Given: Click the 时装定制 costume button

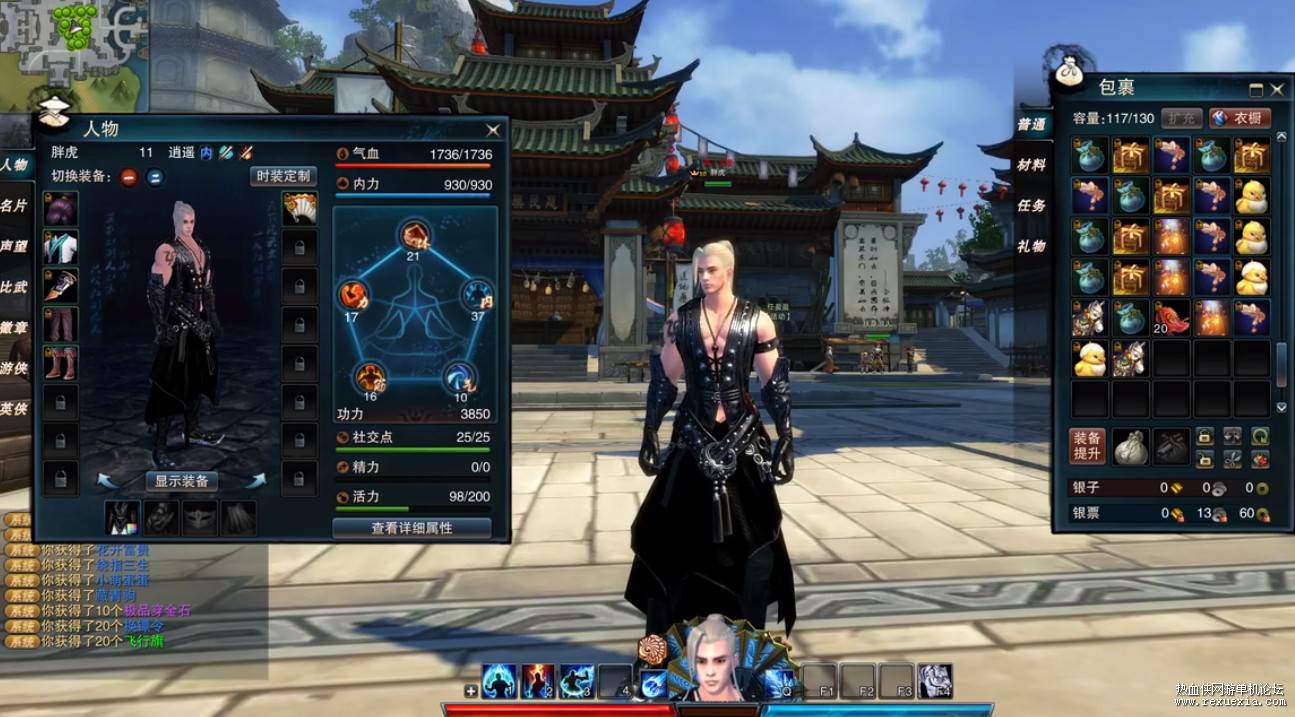Looking at the screenshot, I should (283, 177).
